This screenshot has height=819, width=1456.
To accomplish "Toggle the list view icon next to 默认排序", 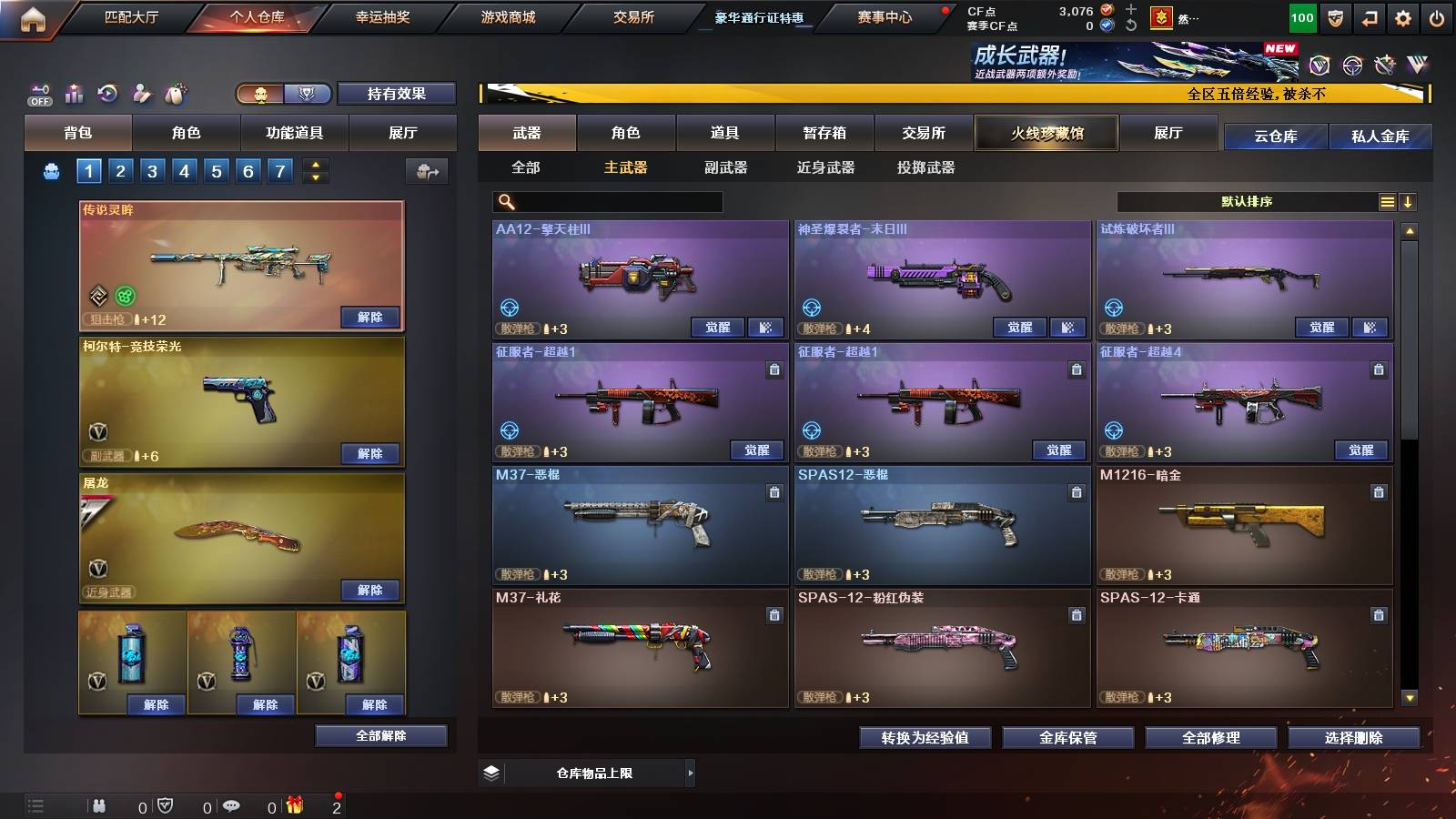I will (1385, 201).
